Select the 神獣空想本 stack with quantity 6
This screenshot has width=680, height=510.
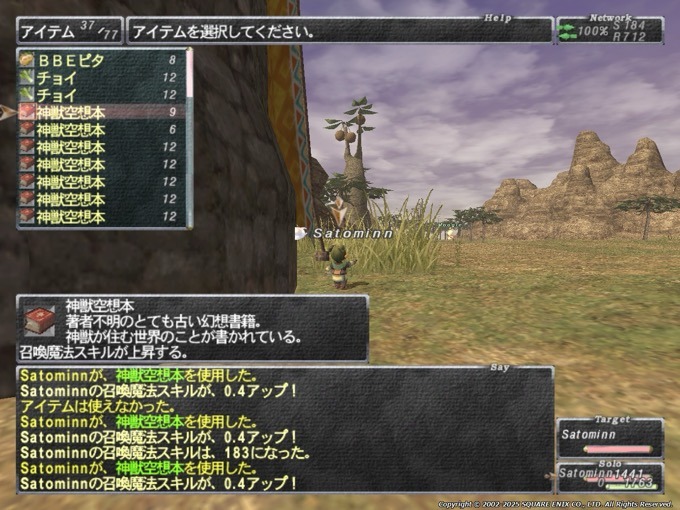[x=100, y=130]
